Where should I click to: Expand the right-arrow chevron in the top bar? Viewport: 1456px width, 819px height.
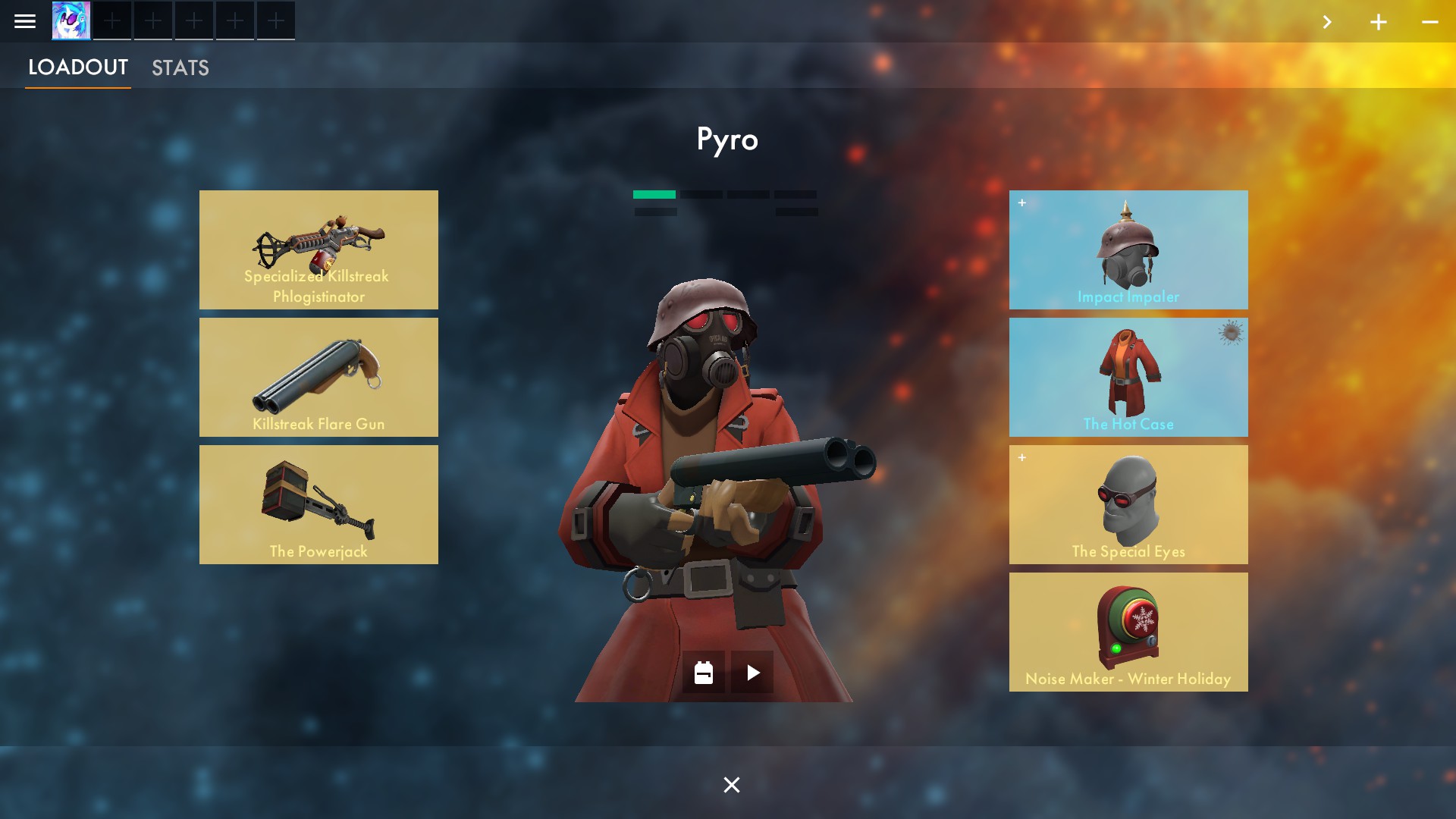(1328, 22)
